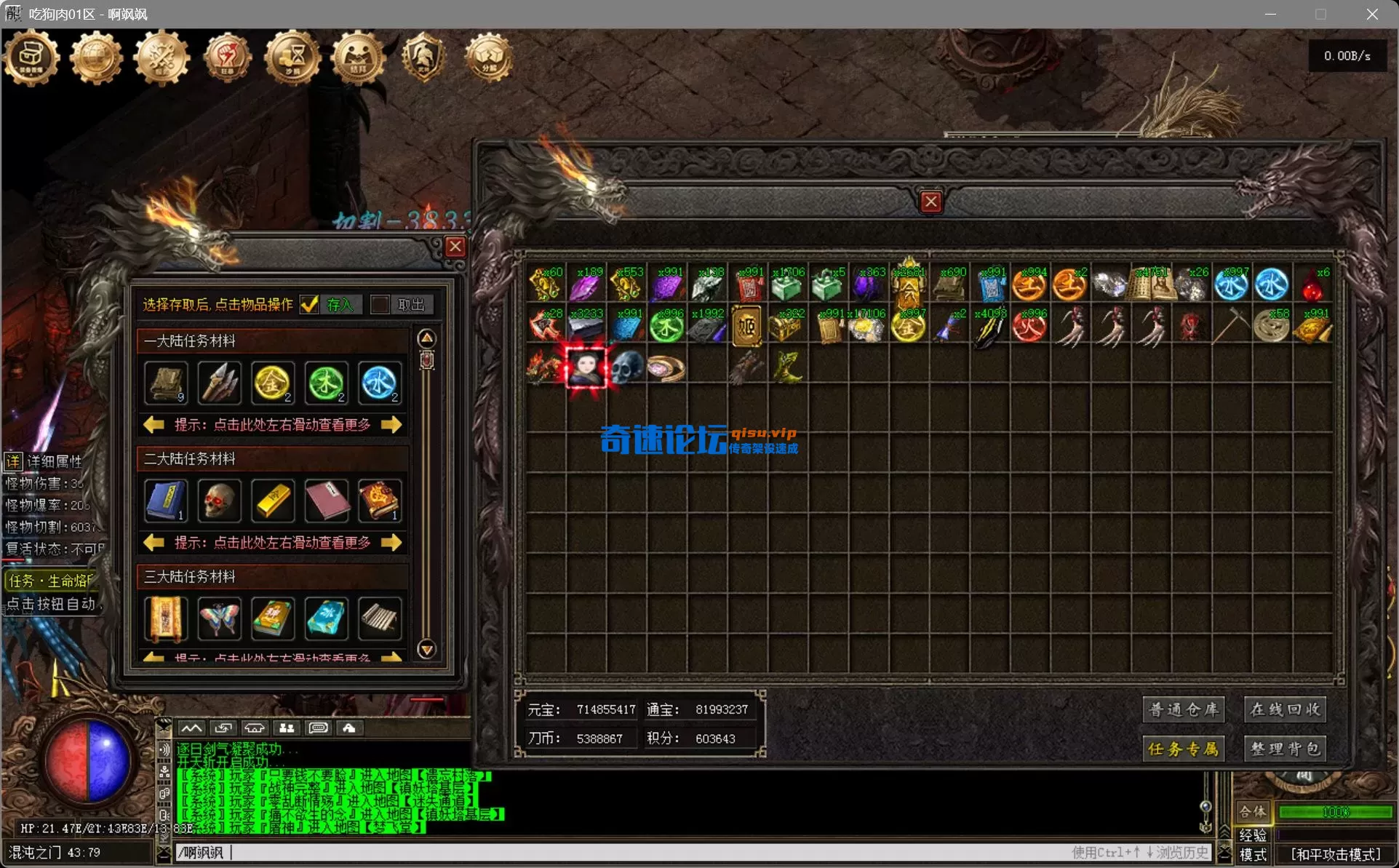
Task: Click the golden globe gear icon
Action: click(x=96, y=58)
